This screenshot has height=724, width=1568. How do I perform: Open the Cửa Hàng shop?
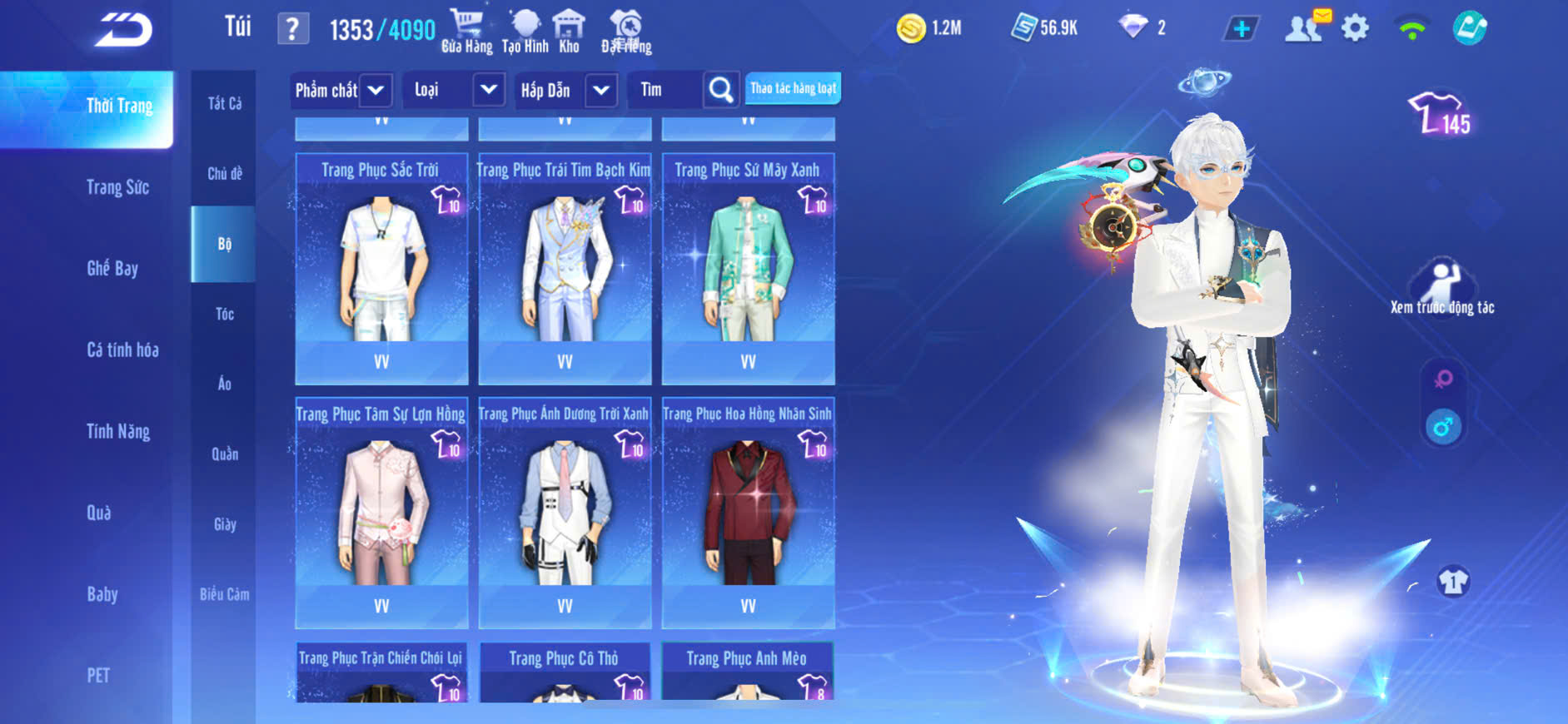[x=466, y=31]
